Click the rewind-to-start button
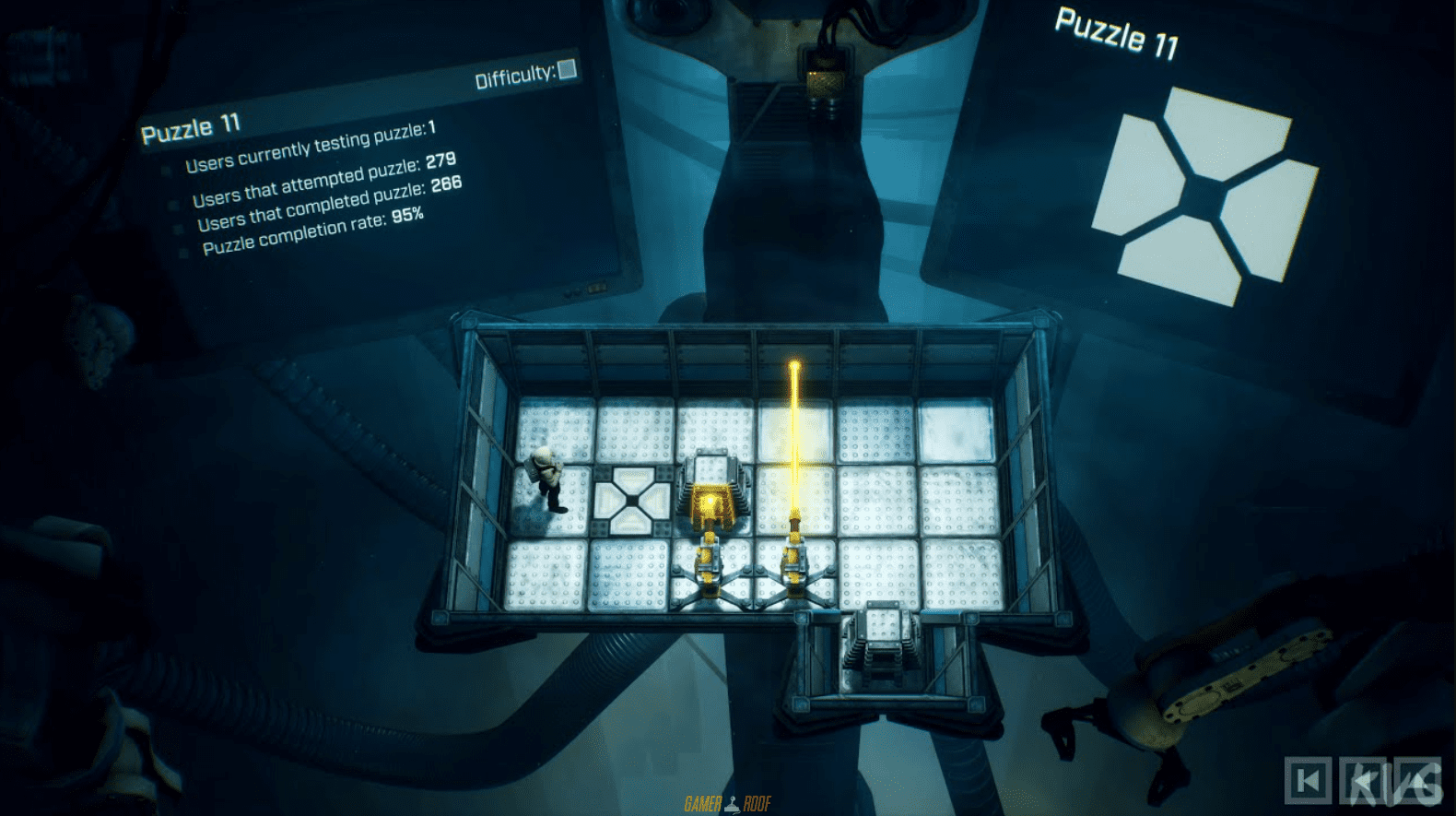The image size is (1456, 816). point(1309,781)
